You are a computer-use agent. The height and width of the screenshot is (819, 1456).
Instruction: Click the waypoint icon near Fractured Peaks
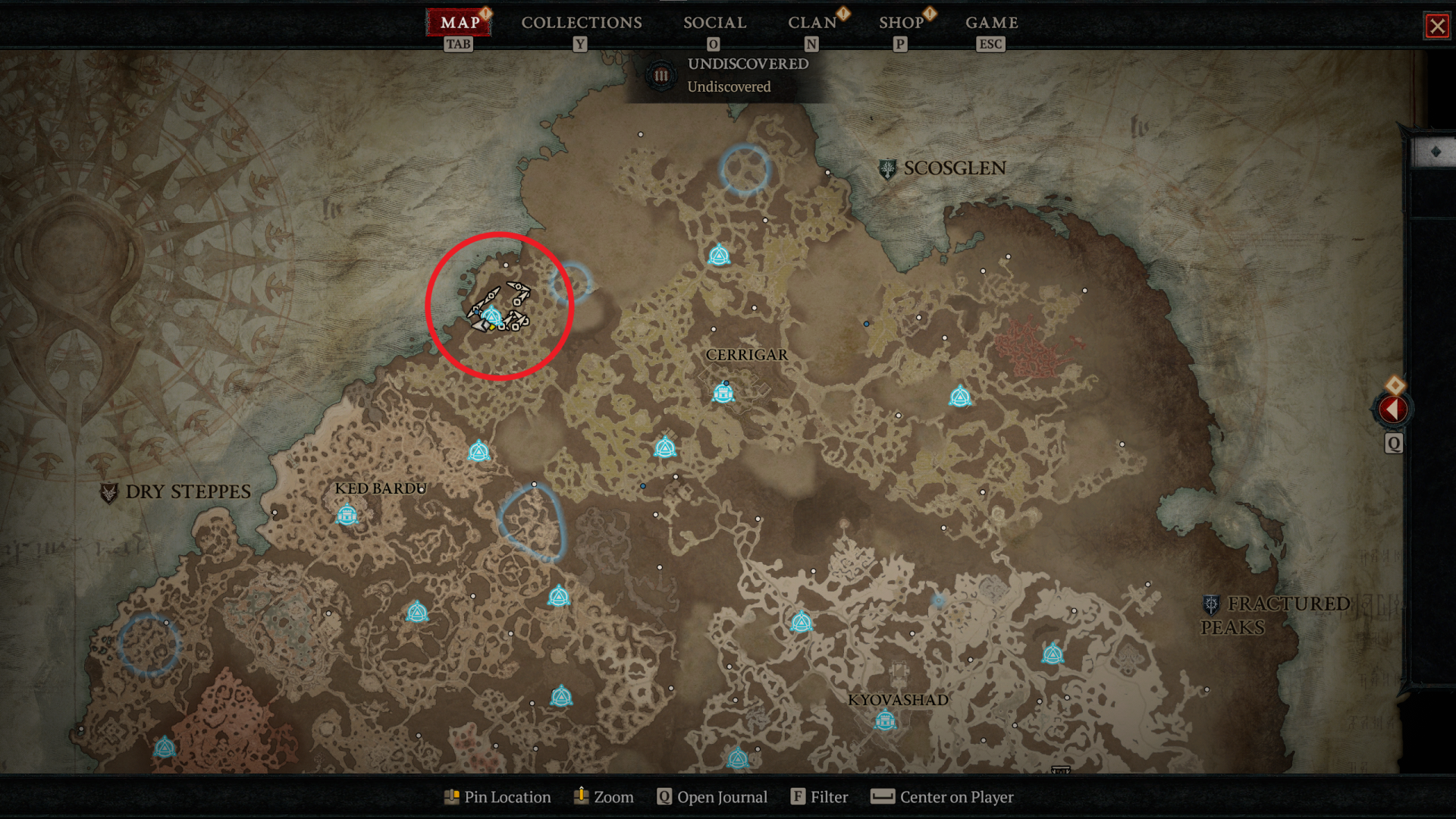click(1053, 653)
